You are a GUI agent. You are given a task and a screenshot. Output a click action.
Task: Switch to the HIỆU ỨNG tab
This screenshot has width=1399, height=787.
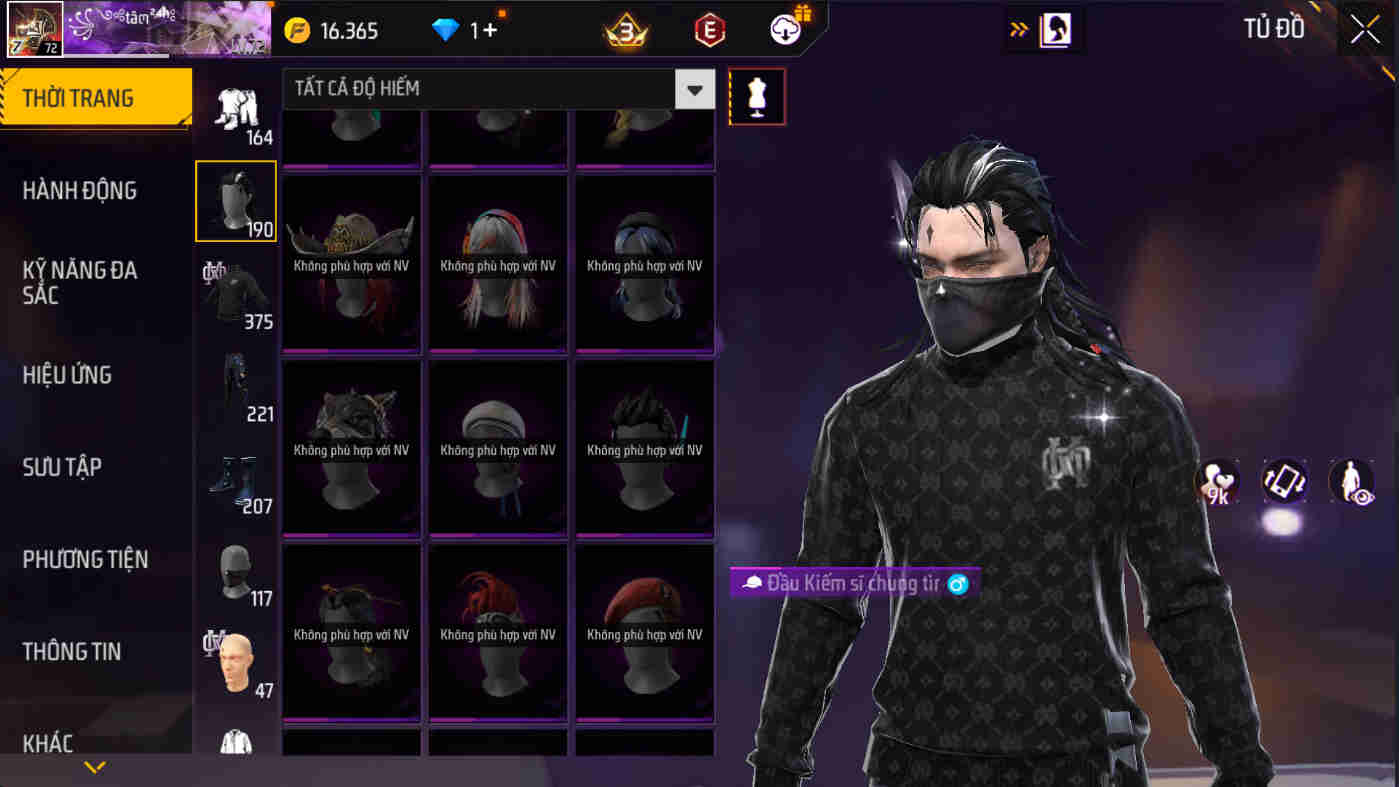coord(68,374)
